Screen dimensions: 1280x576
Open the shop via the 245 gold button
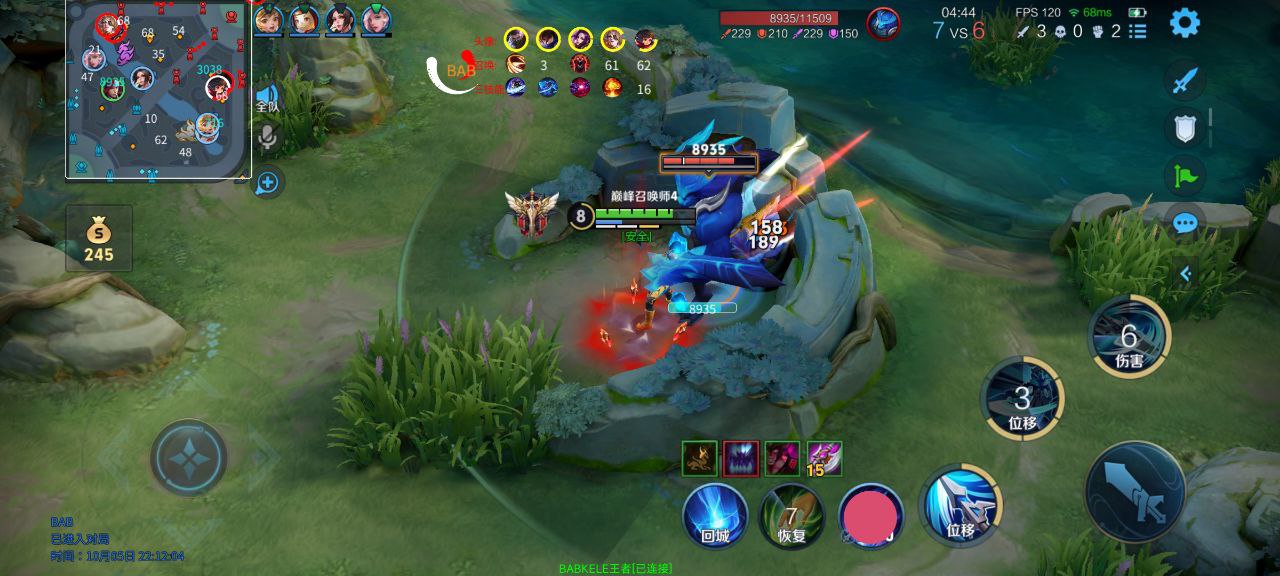tap(99, 239)
